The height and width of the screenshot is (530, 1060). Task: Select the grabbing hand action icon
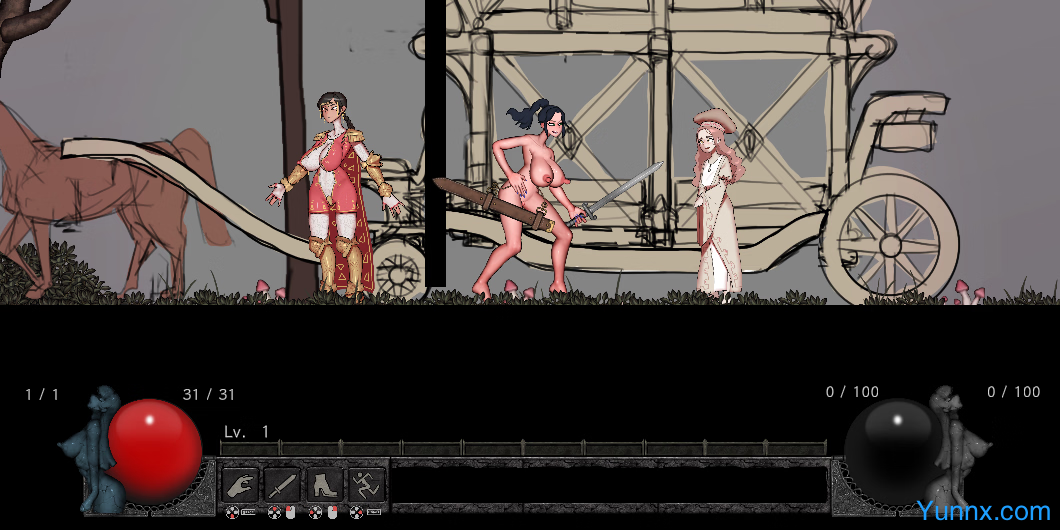[240, 485]
